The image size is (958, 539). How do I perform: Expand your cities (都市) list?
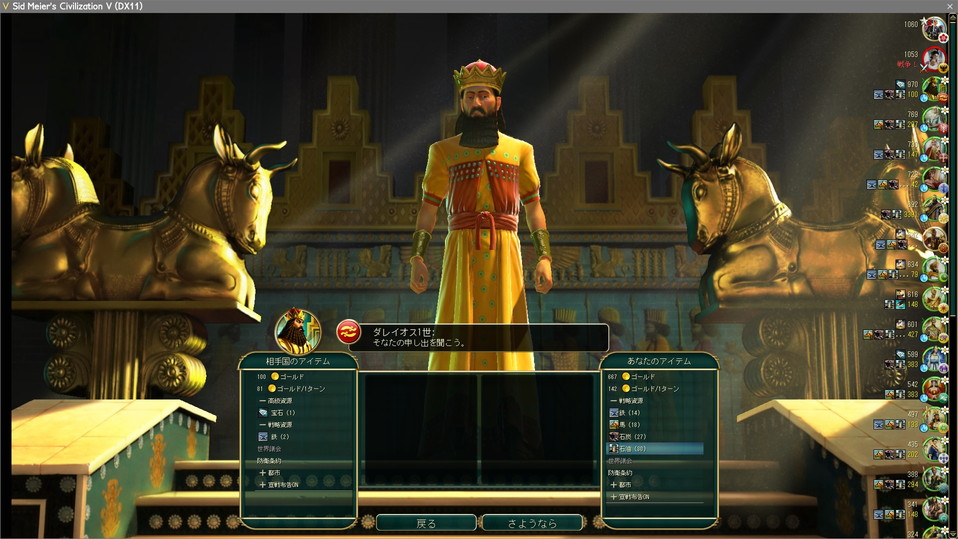630,485
